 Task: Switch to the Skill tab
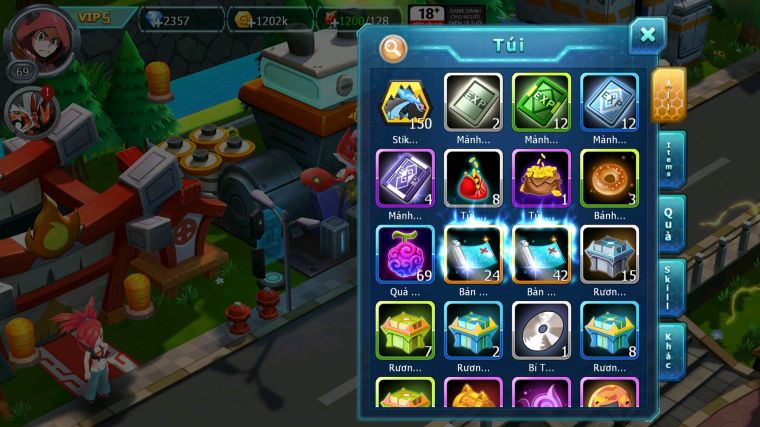tap(670, 286)
